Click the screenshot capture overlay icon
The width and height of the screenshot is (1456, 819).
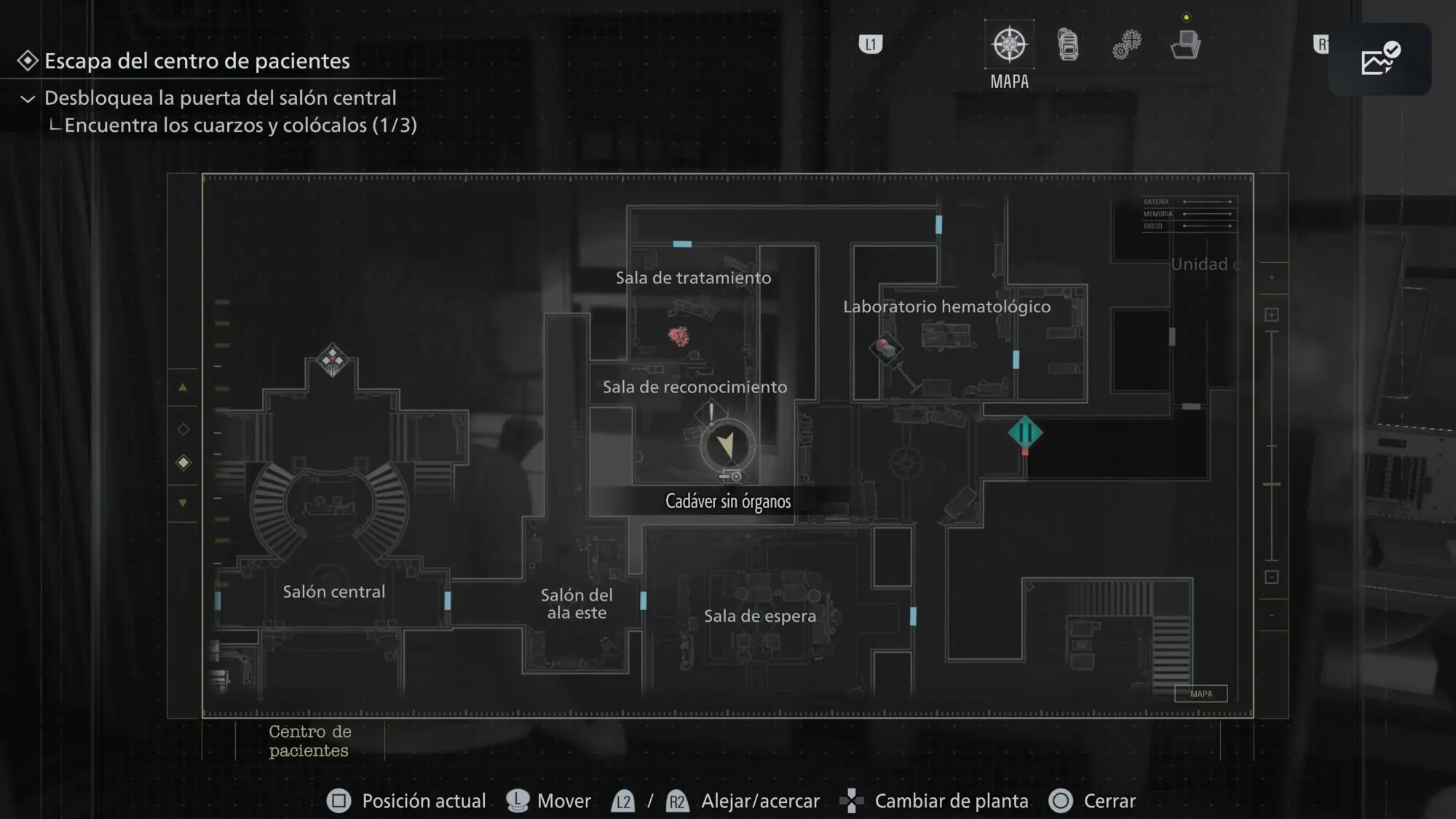tap(1380, 59)
